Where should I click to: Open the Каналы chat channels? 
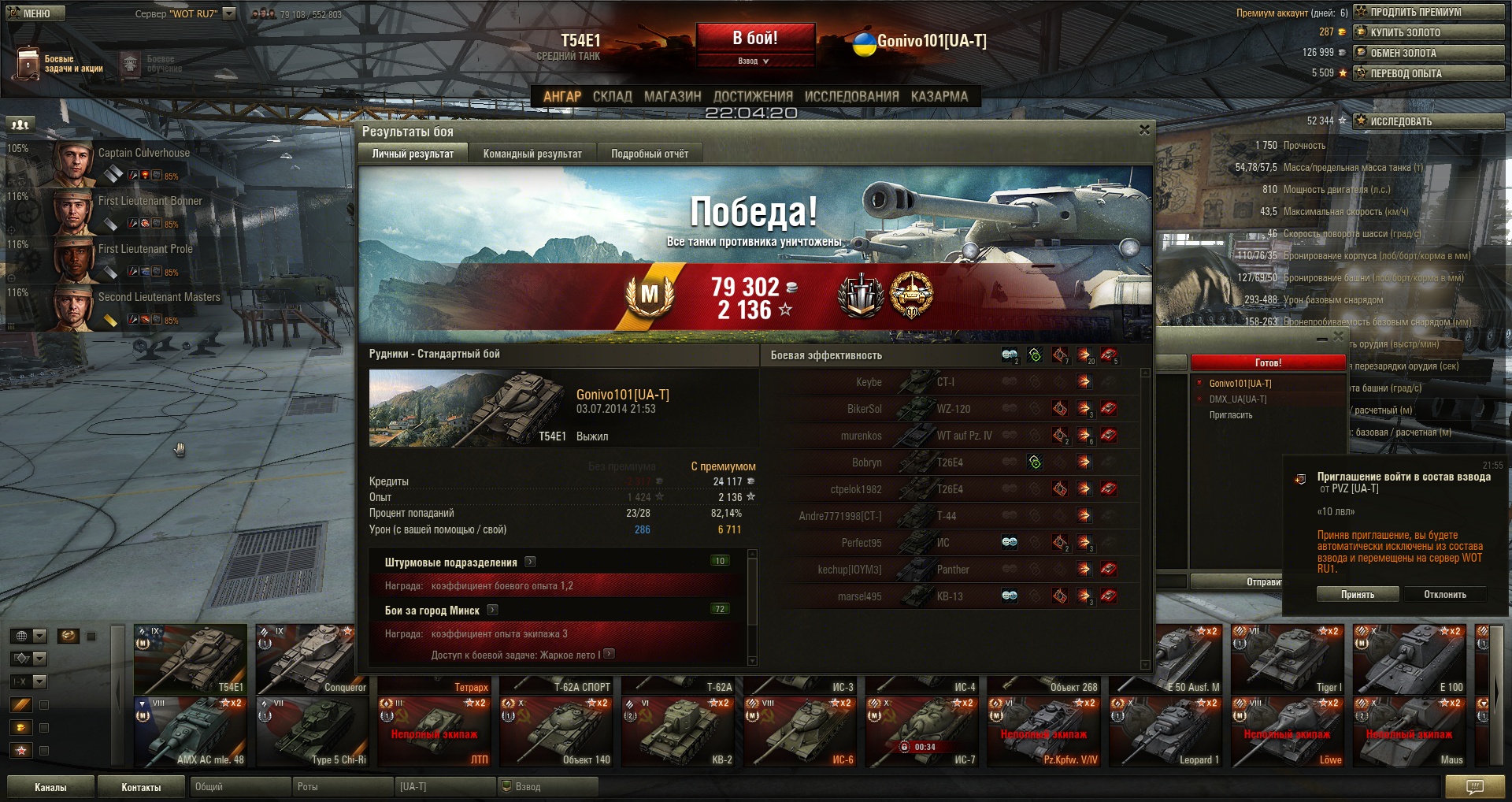pos(50,787)
